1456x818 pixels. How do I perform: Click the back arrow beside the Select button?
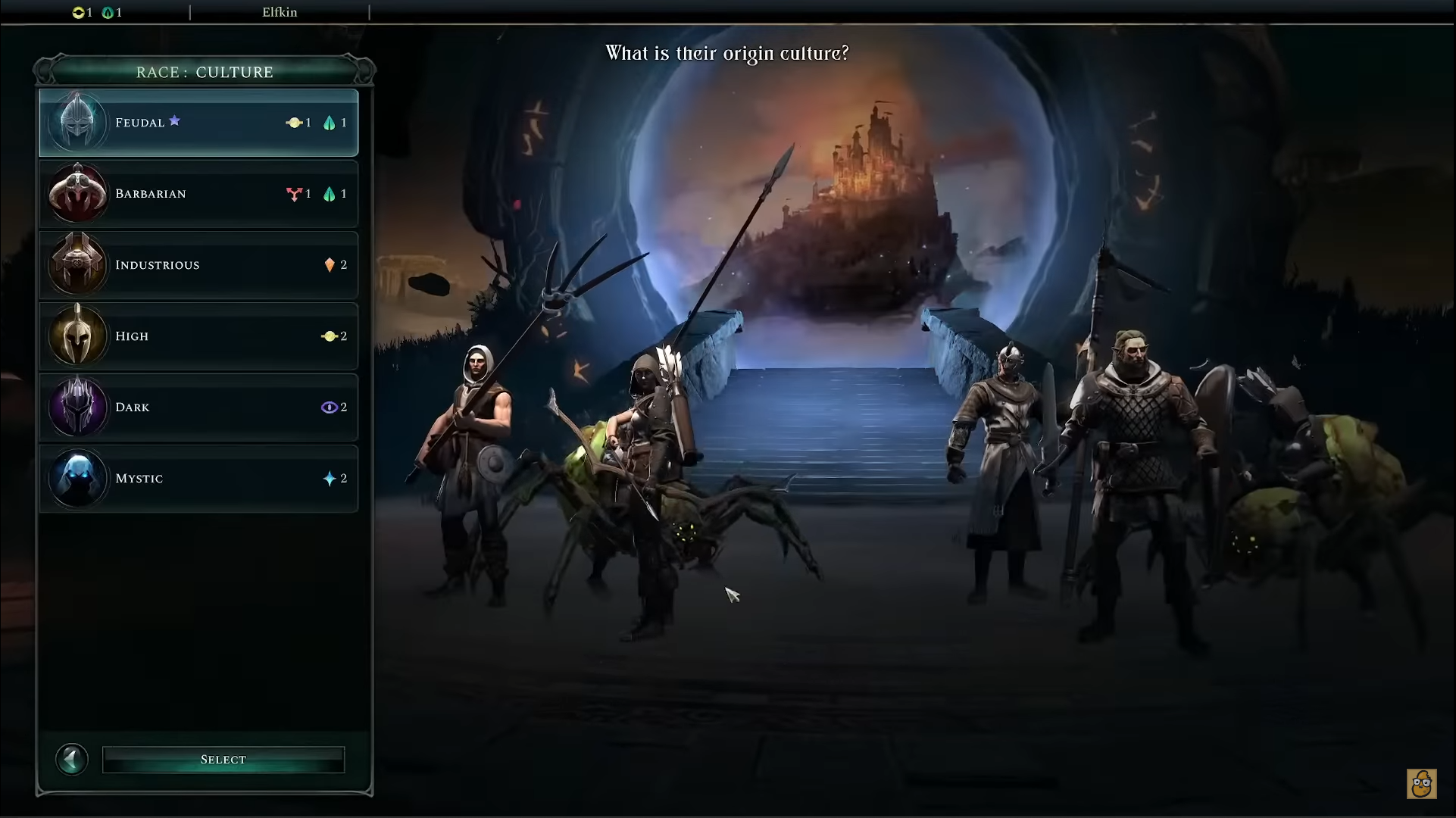pos(72,759)
